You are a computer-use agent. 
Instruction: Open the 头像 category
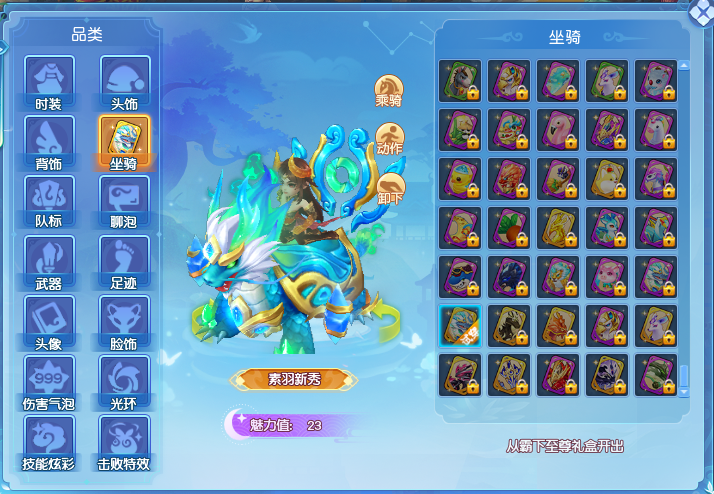tap(49, 321)
